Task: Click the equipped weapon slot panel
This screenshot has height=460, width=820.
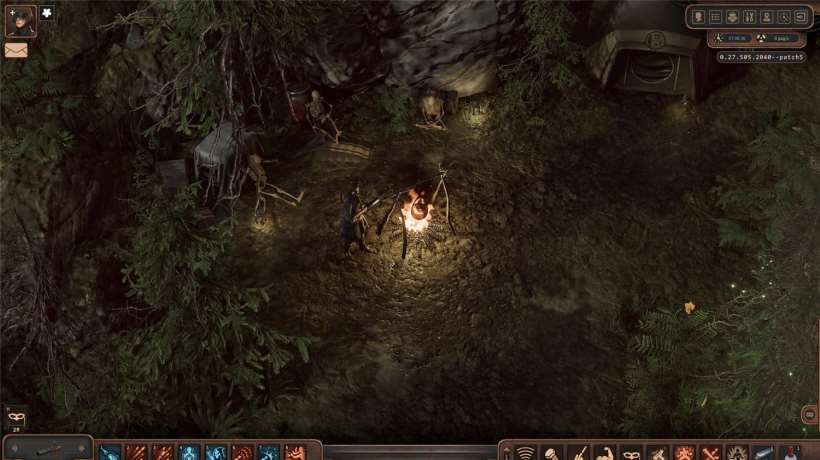Action: tap(47, 449)
